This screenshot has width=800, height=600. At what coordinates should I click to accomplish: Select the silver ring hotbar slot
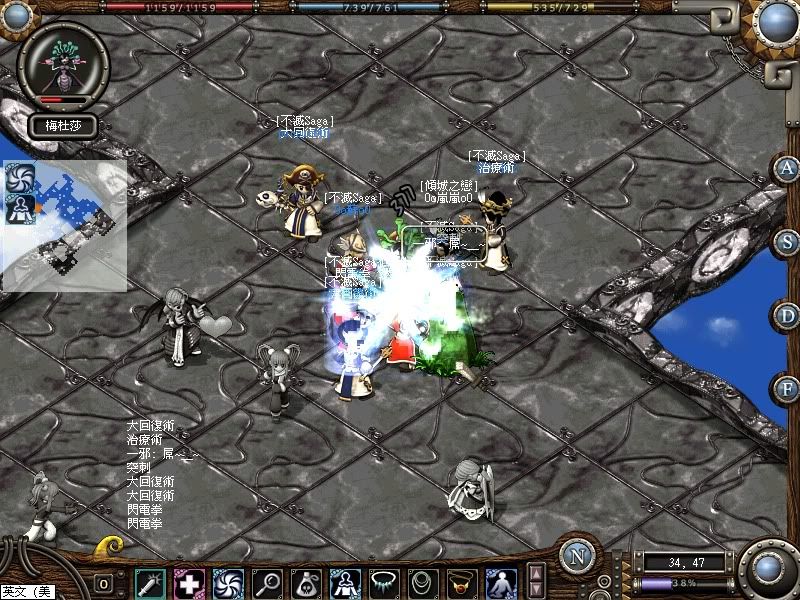(423, 583)
